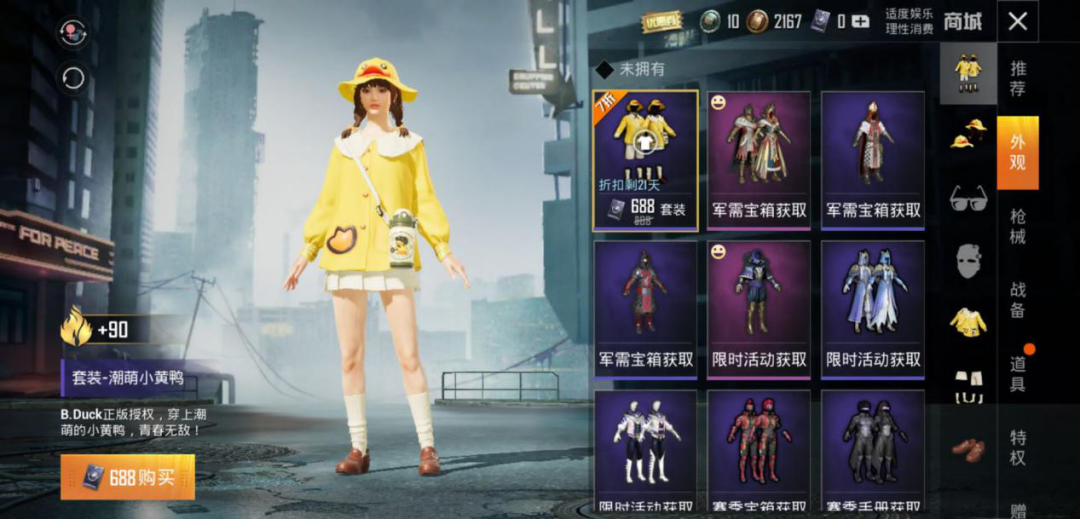Image resolution: width=1080 pixels, height=519 pixels.
Task: Switch to the 推荐 tab
Action: pos(1017,79)
